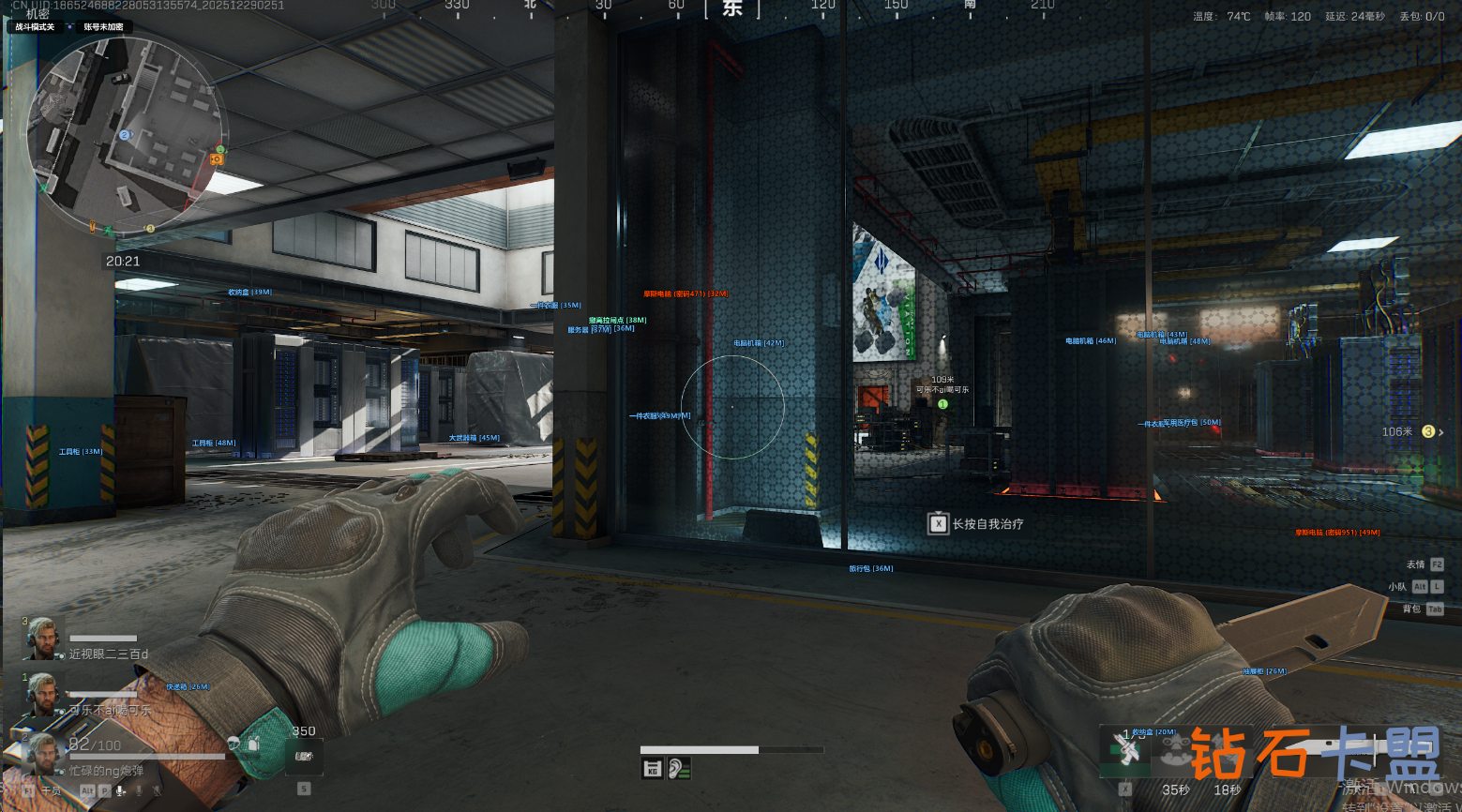1462x812 pixels.
Task: Click the KG weight status icon
Action: 652,769
